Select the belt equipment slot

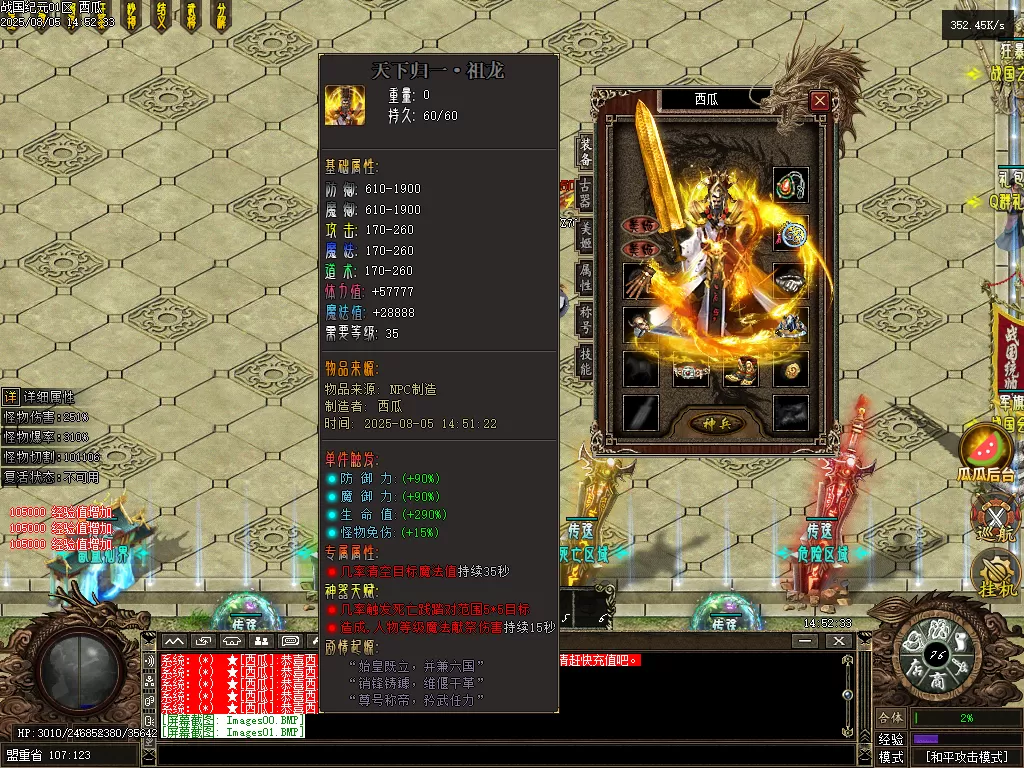click(690, 371)
